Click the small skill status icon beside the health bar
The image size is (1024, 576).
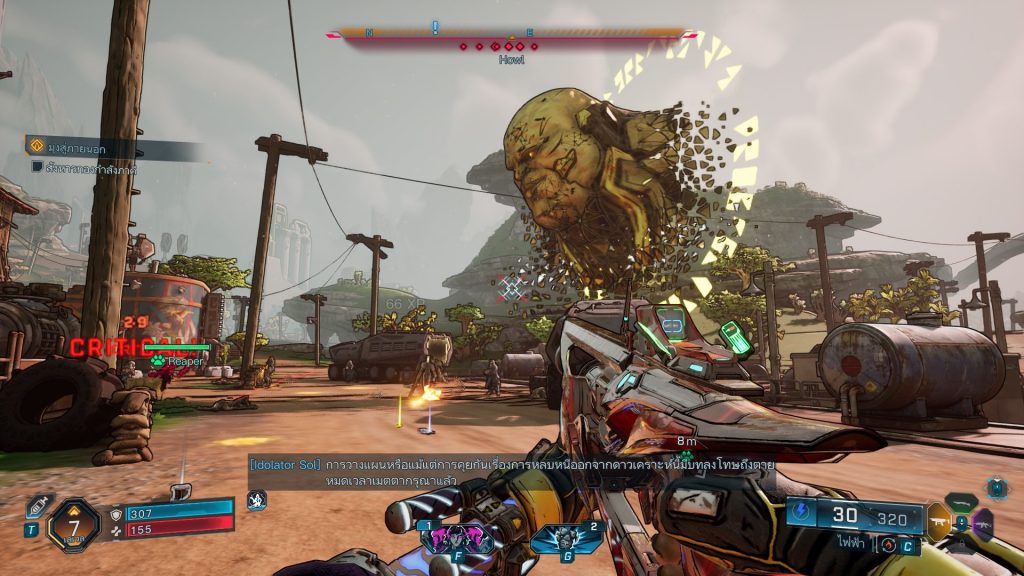[x=256, y=498]
